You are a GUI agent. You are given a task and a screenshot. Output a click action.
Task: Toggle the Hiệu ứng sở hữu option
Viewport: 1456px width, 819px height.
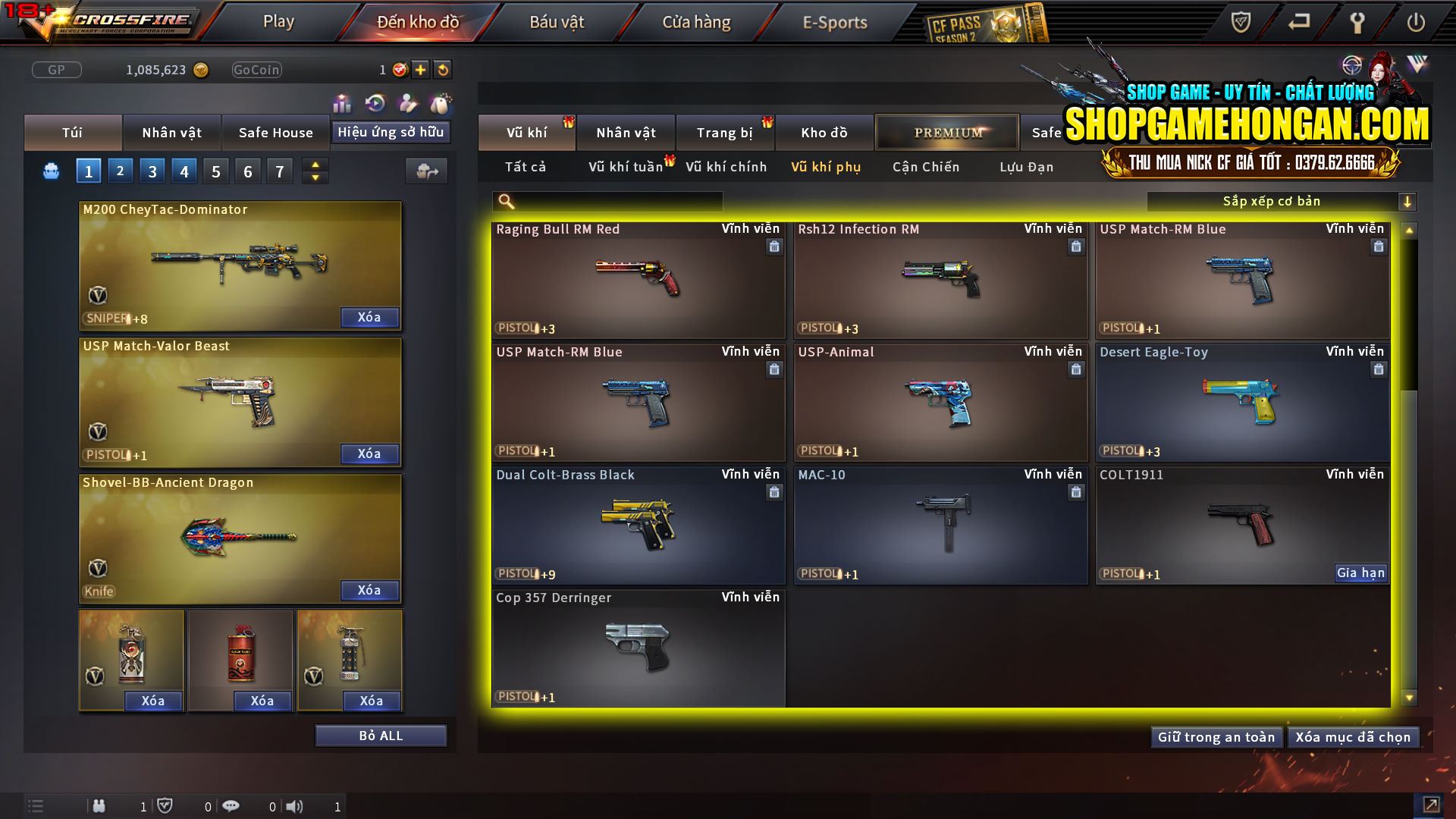(x=391, y=132)
